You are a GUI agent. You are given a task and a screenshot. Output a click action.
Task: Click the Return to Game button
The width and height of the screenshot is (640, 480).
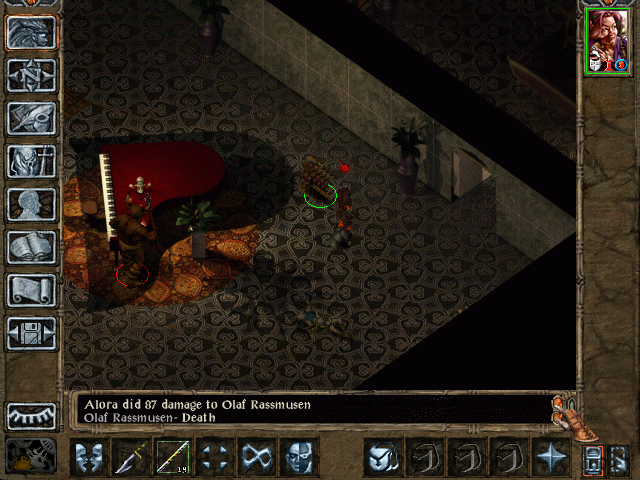click(x=32, y=32)
